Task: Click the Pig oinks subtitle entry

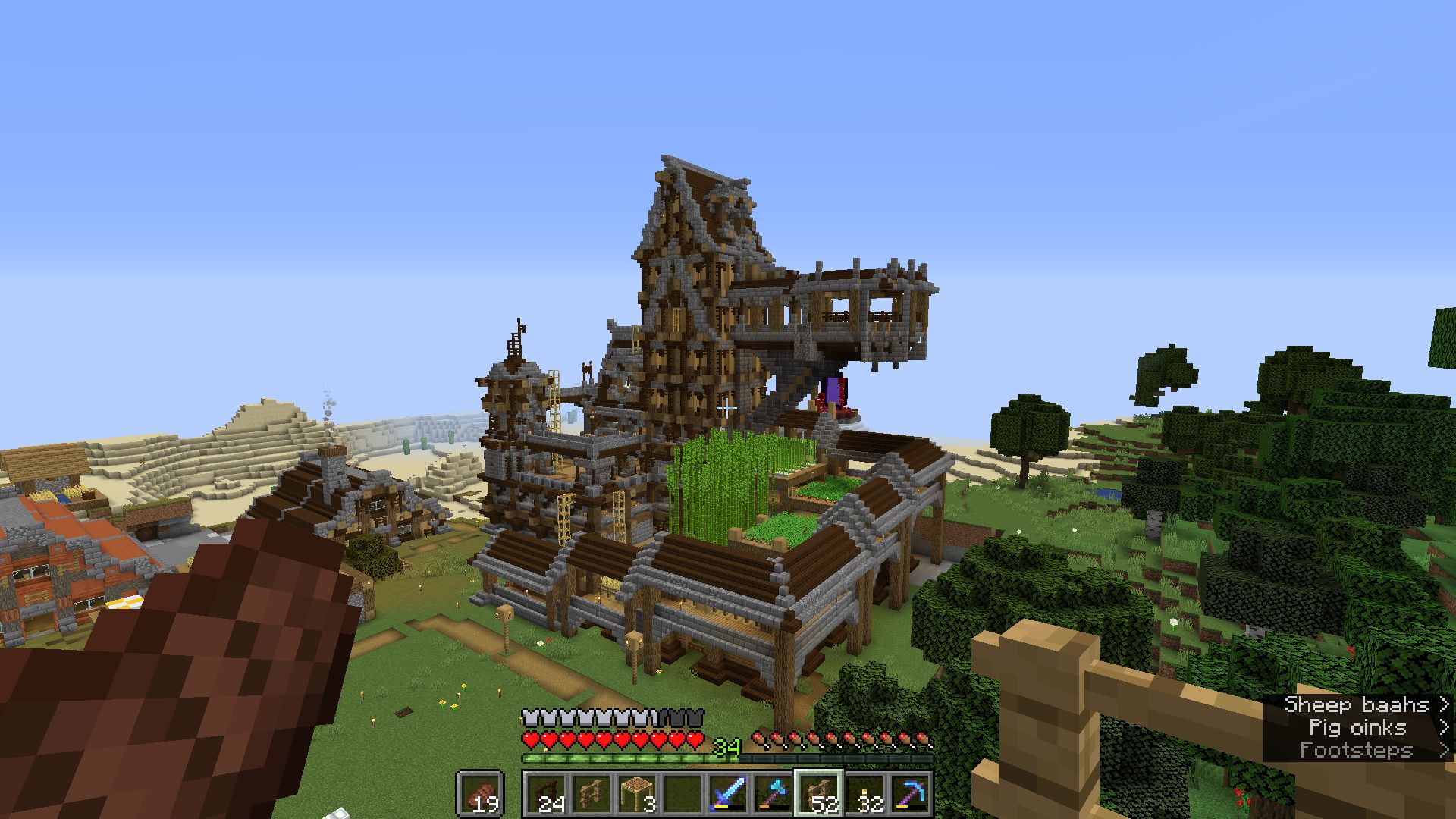Action: coord(1357,728)
